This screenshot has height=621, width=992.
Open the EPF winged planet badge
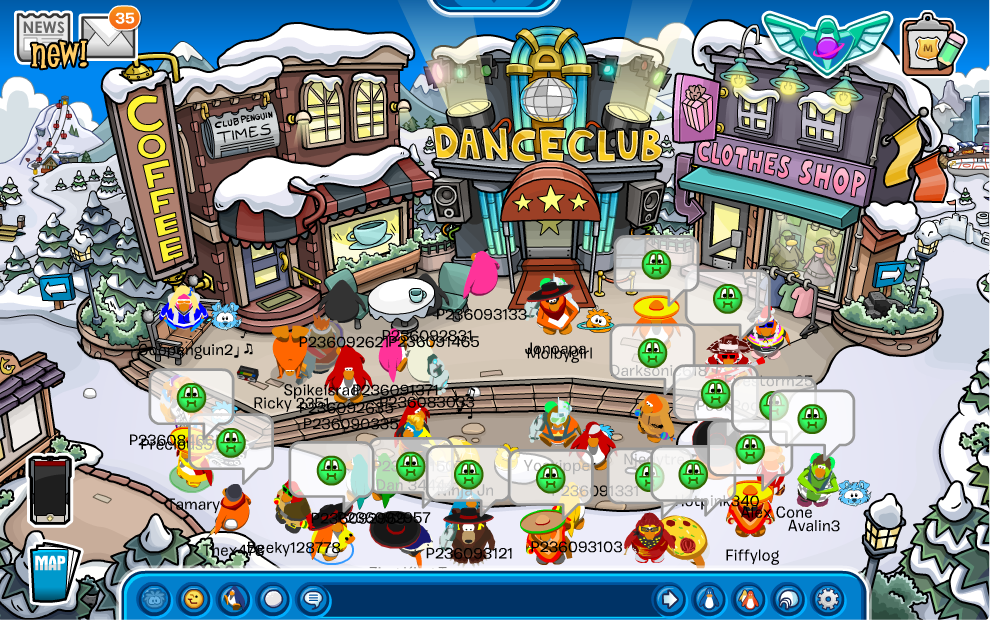point(827,41)
